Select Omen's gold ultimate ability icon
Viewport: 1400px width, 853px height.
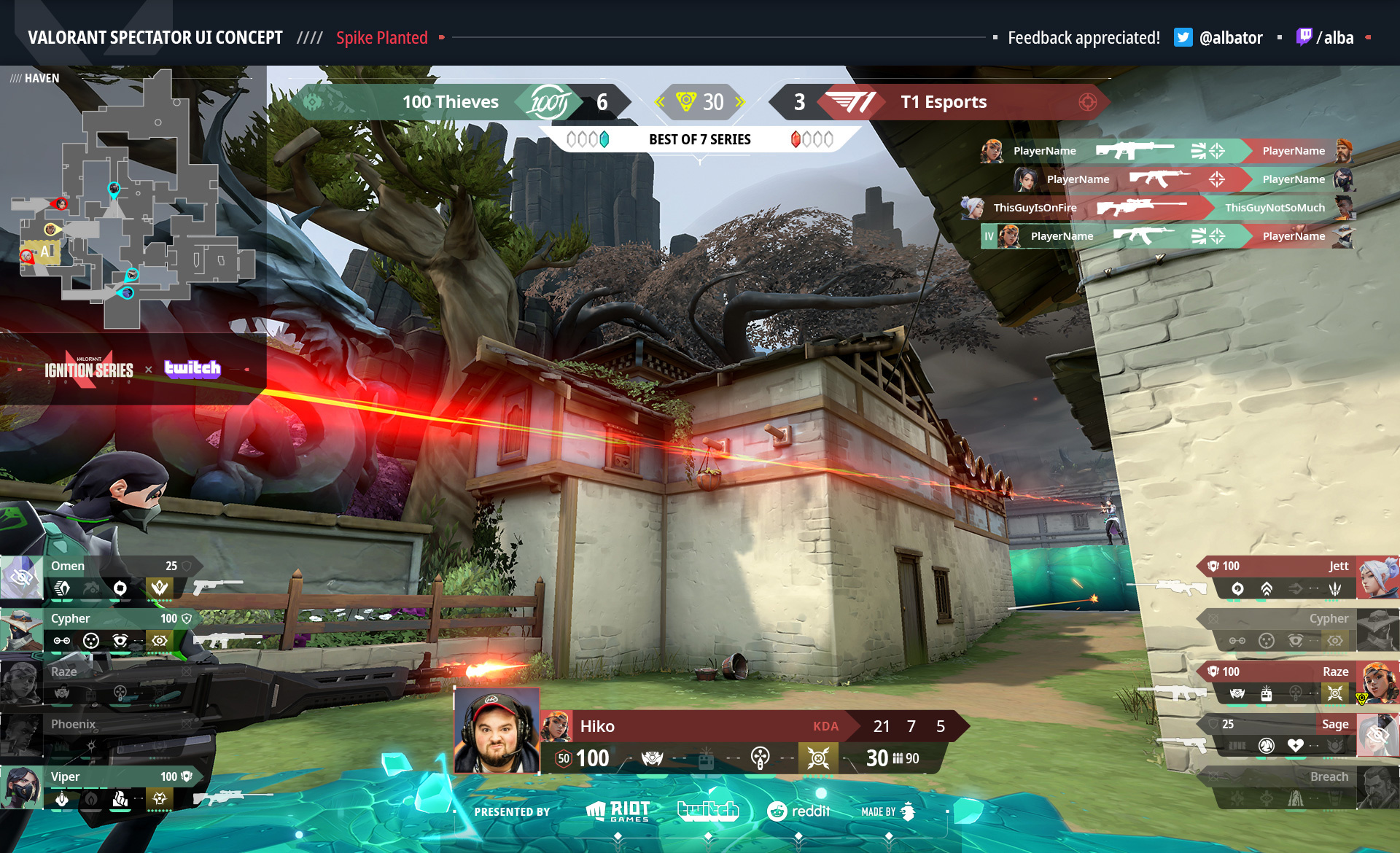[x=159, y=587]
